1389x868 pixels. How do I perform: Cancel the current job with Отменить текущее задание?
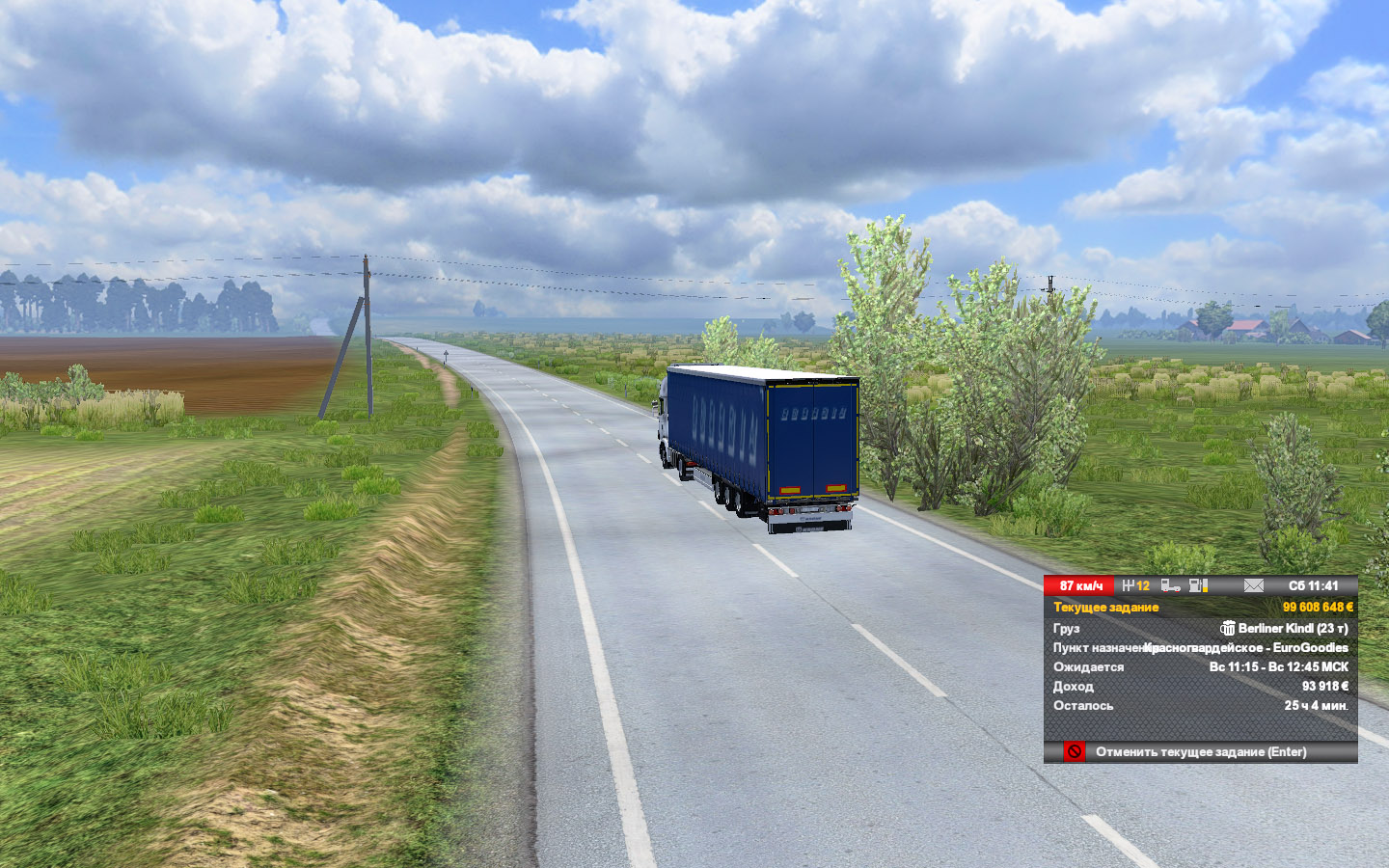coord(1200,751)
